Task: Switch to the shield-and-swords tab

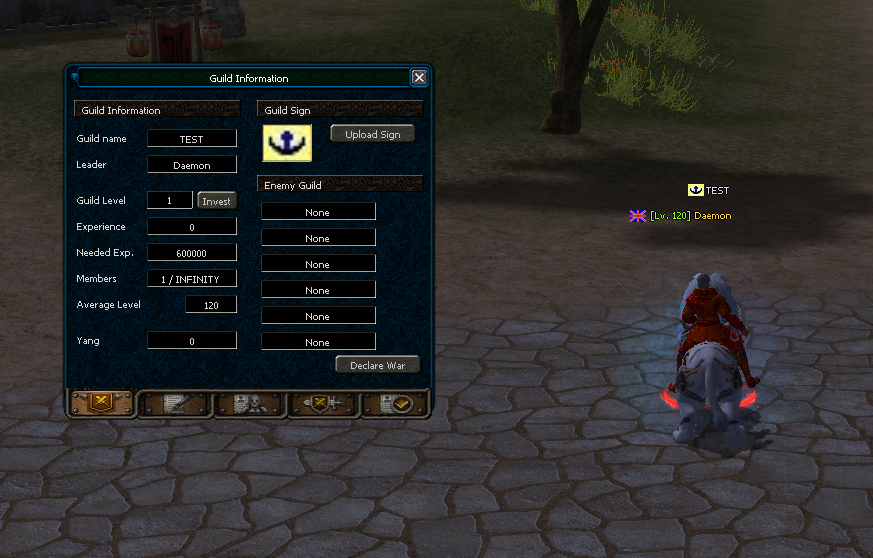Action: point(322,403)
